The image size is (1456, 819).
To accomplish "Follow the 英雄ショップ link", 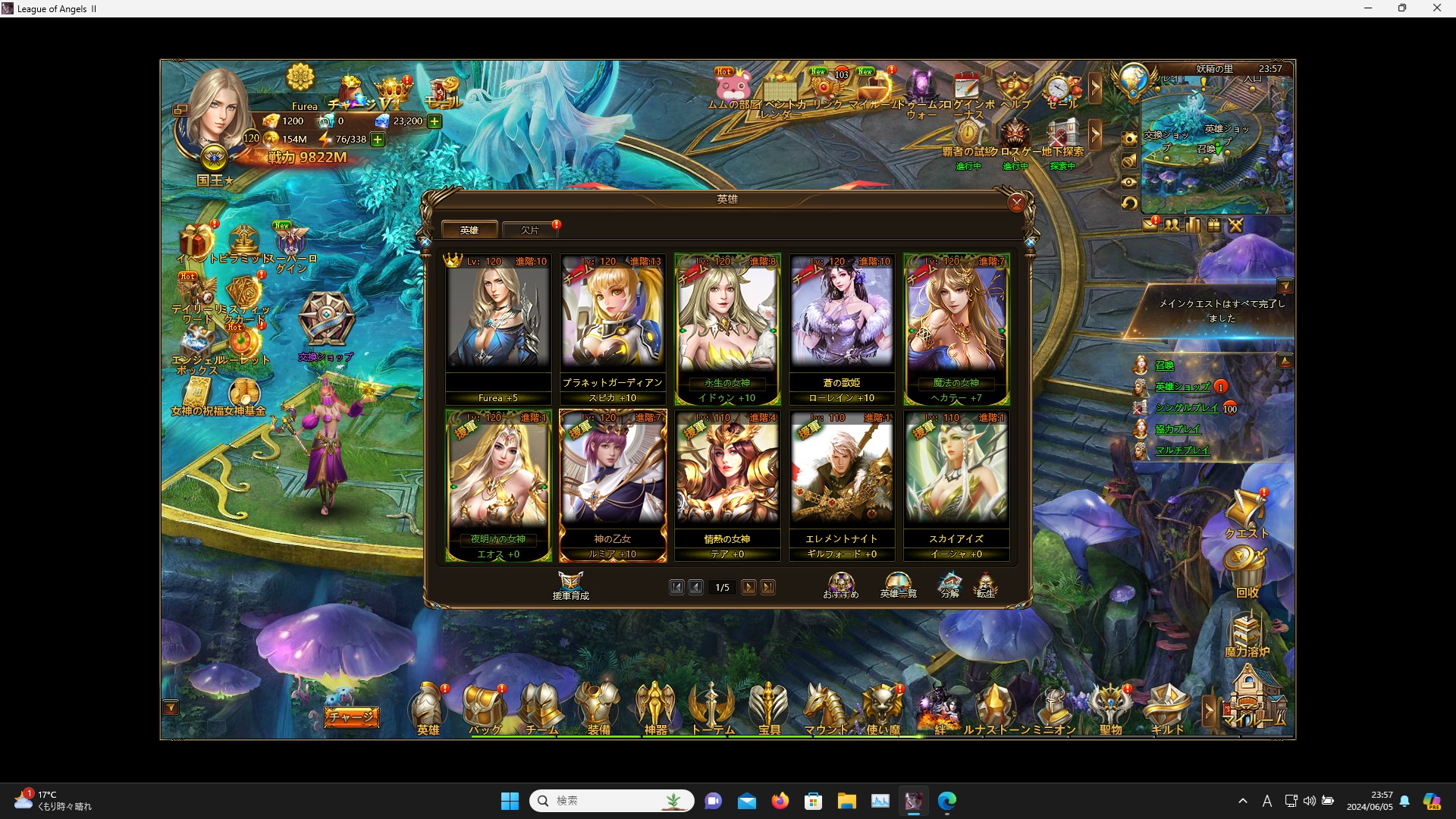I will (1181, 387).
